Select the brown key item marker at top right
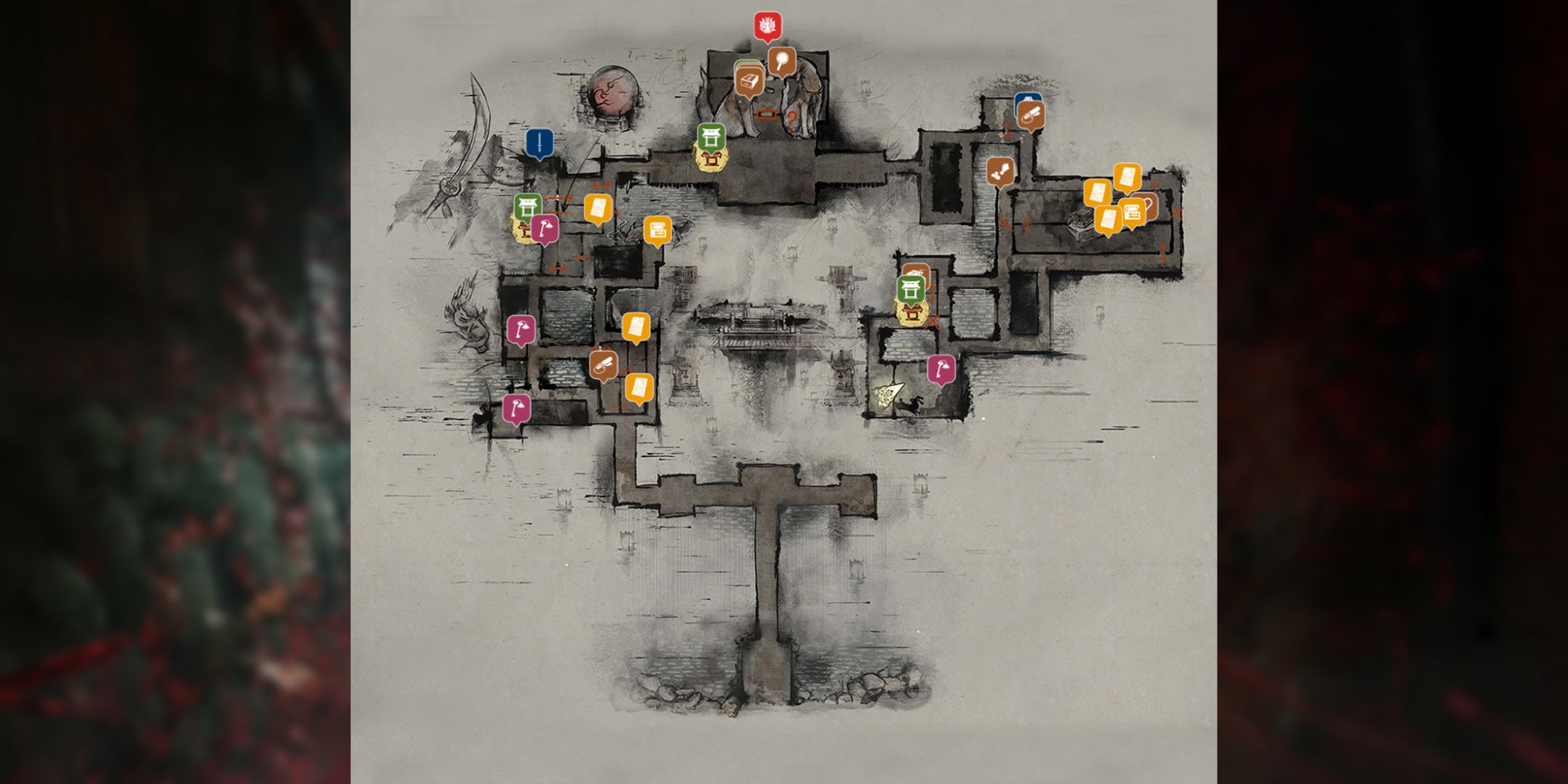1568x784 pixels. (1032, 115)
